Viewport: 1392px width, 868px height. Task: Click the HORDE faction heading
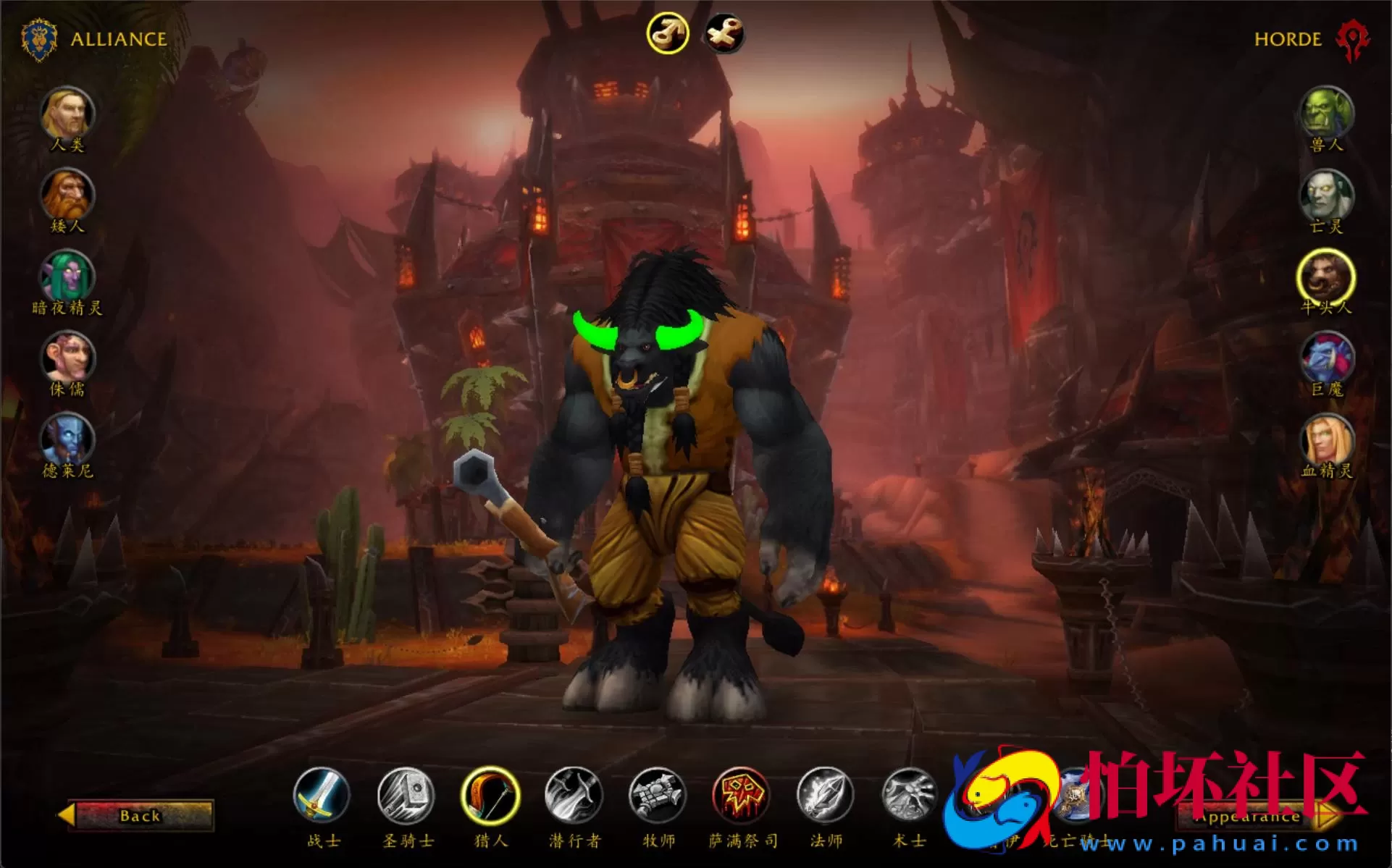(1289, 40)
